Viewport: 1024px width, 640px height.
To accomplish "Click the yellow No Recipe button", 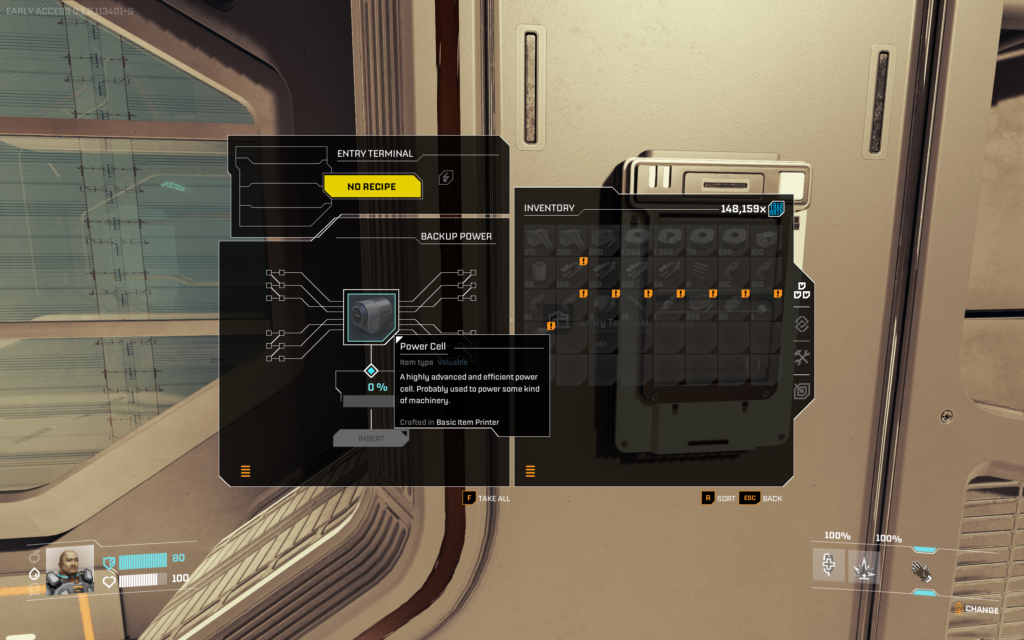I will 372,186.
